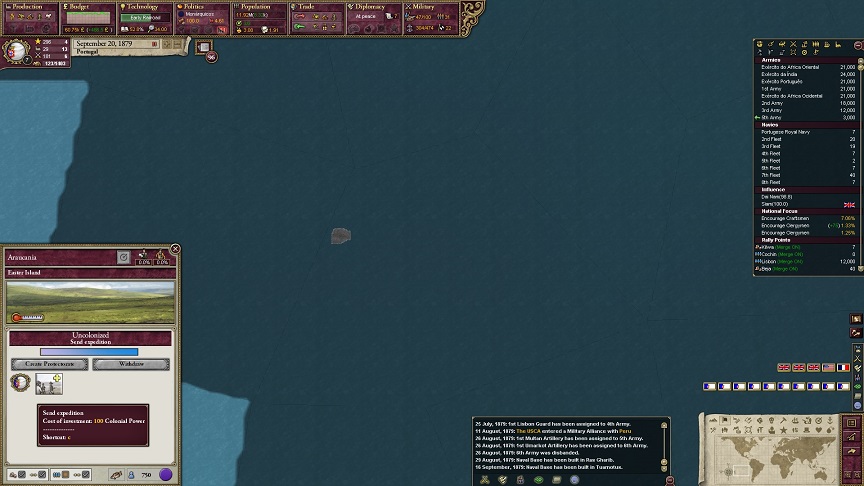Select Exército do África Oriental in outliner
The image size is (864, 486).
[792, 67]
